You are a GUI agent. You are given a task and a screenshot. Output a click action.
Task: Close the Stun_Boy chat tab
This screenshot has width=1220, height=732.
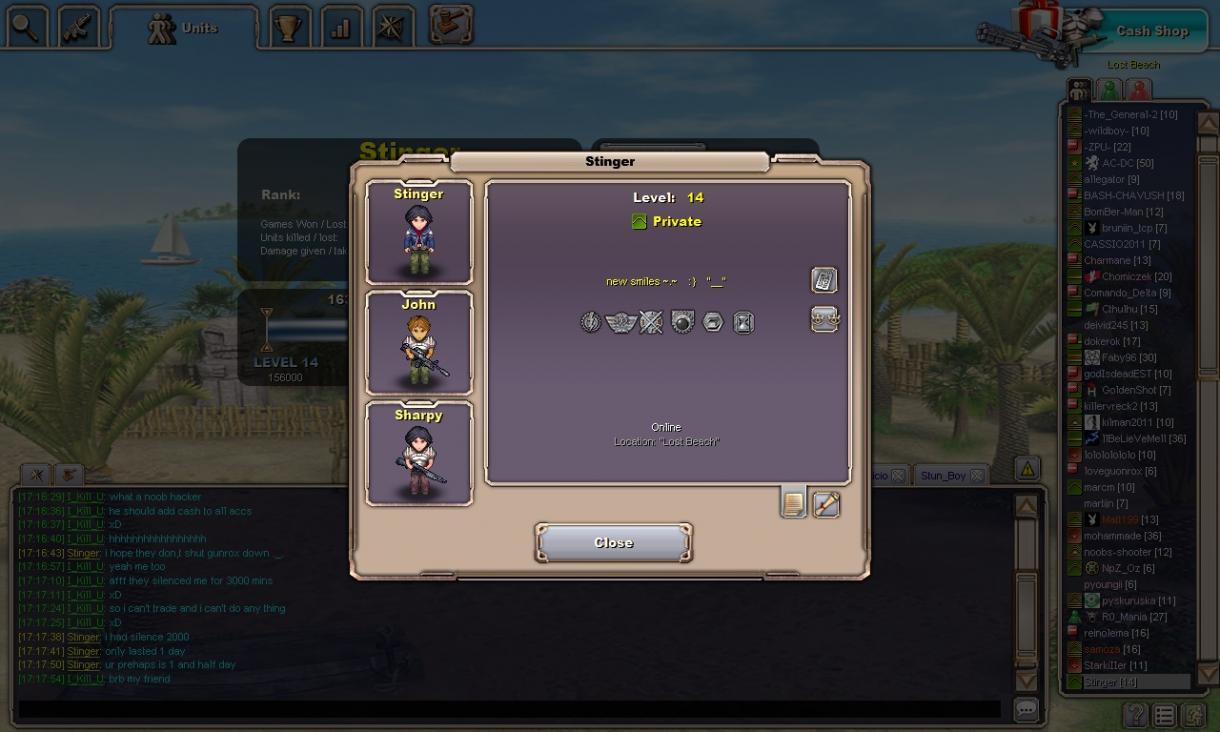977,476
